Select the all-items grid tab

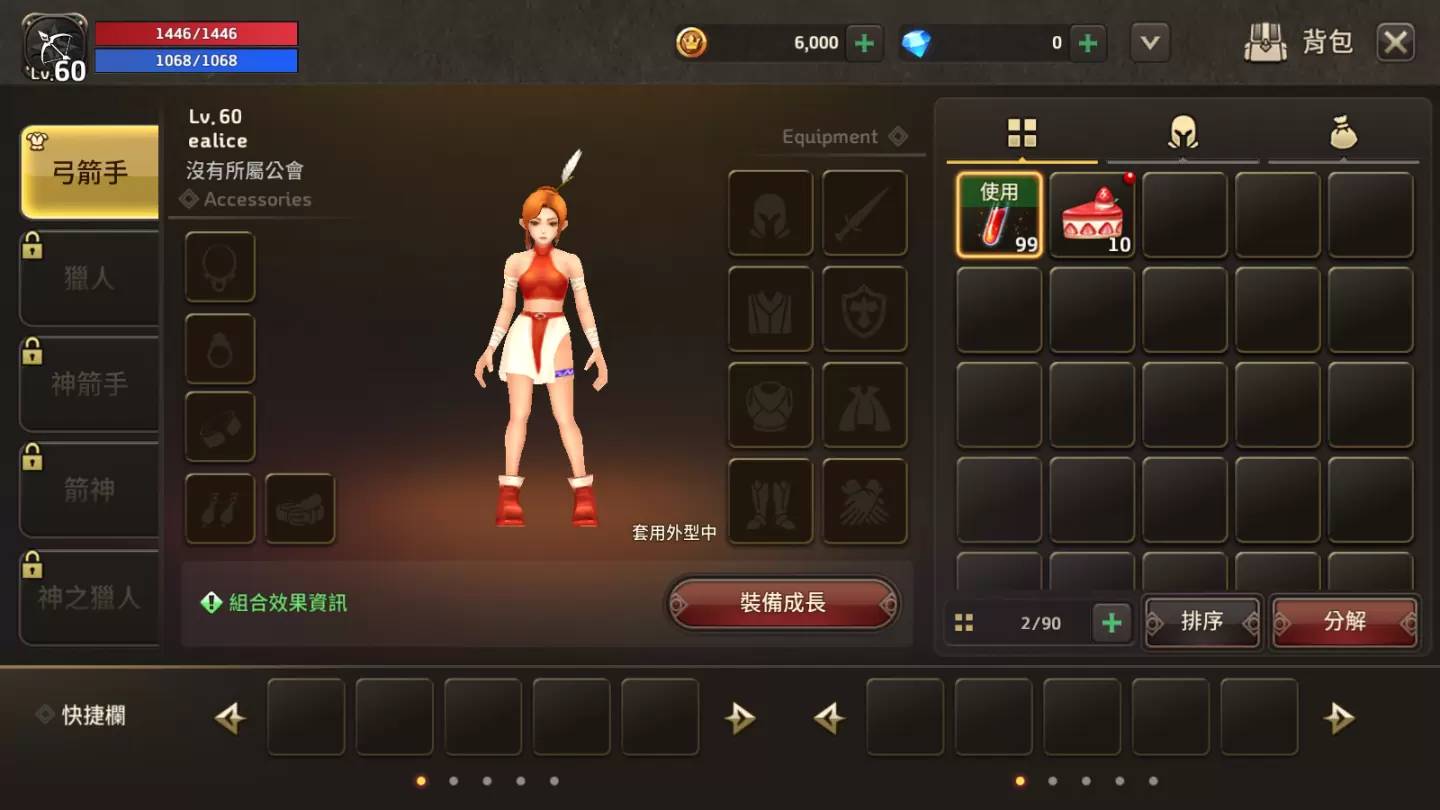point(1022,133)
